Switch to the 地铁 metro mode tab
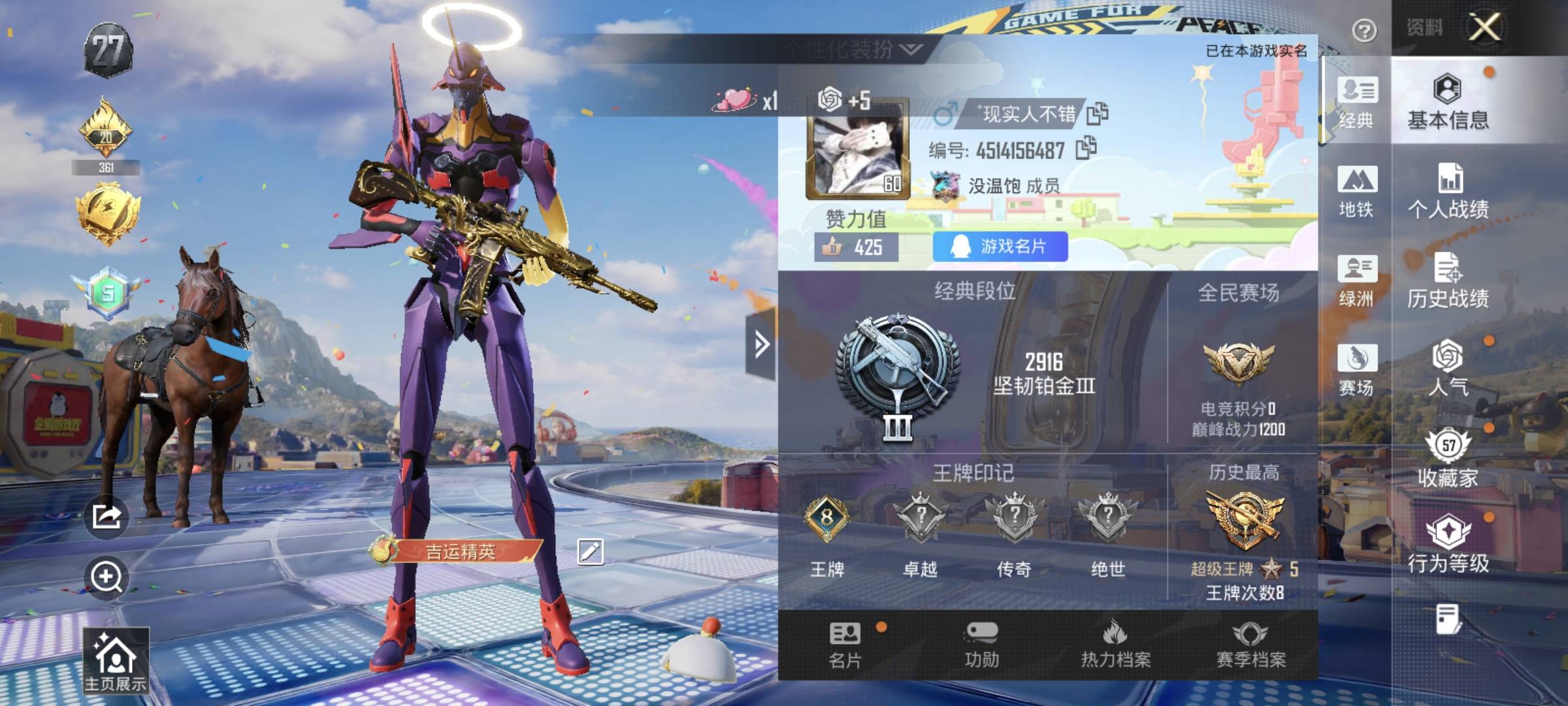The height and width of the screenshot is (706, 1568). (x=1356, y=192)
